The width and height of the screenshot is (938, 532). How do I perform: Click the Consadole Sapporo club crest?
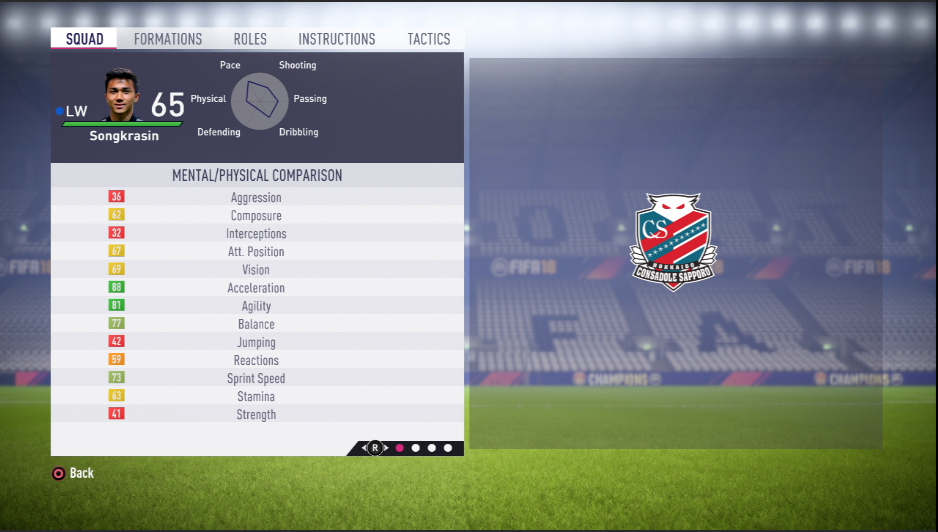[674, 241]
